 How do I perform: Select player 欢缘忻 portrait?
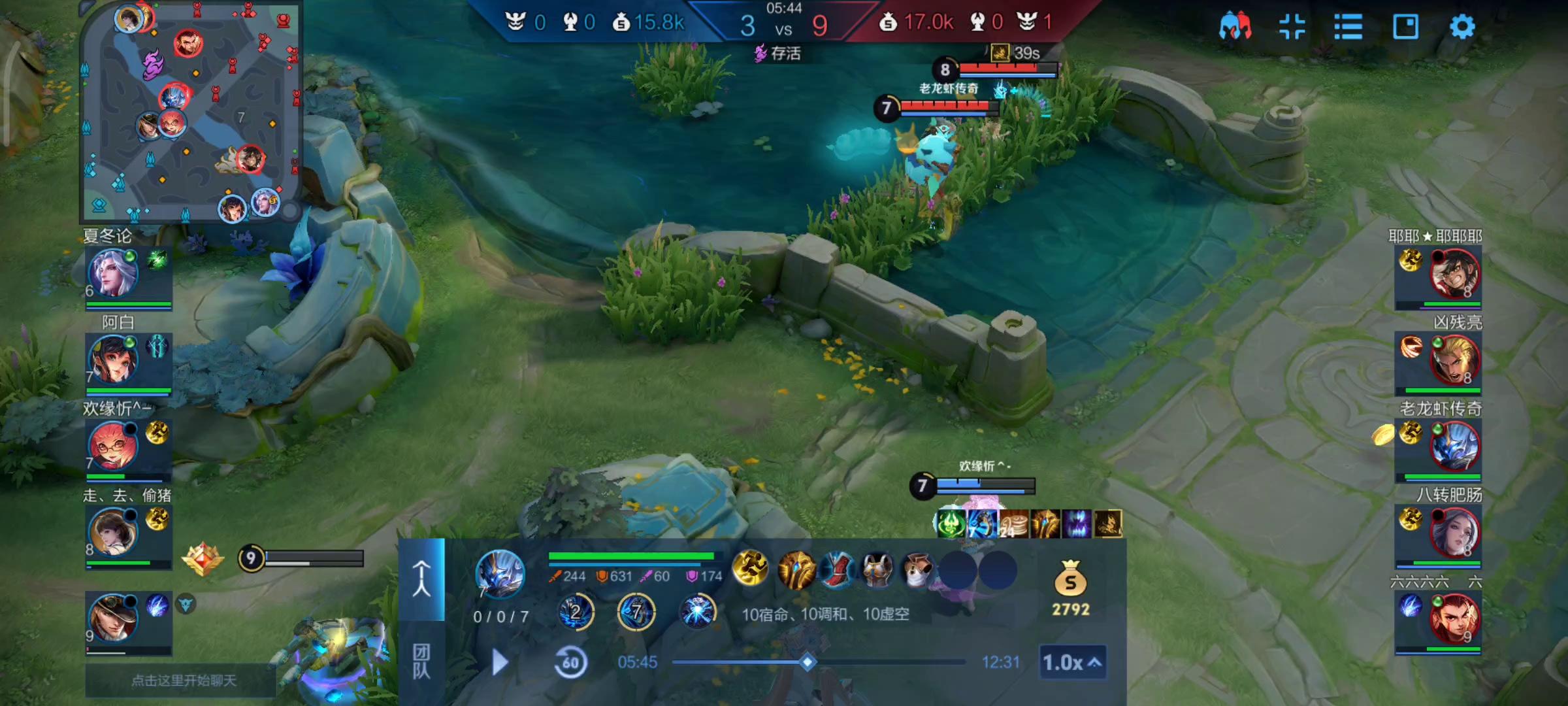click(112, 446)
